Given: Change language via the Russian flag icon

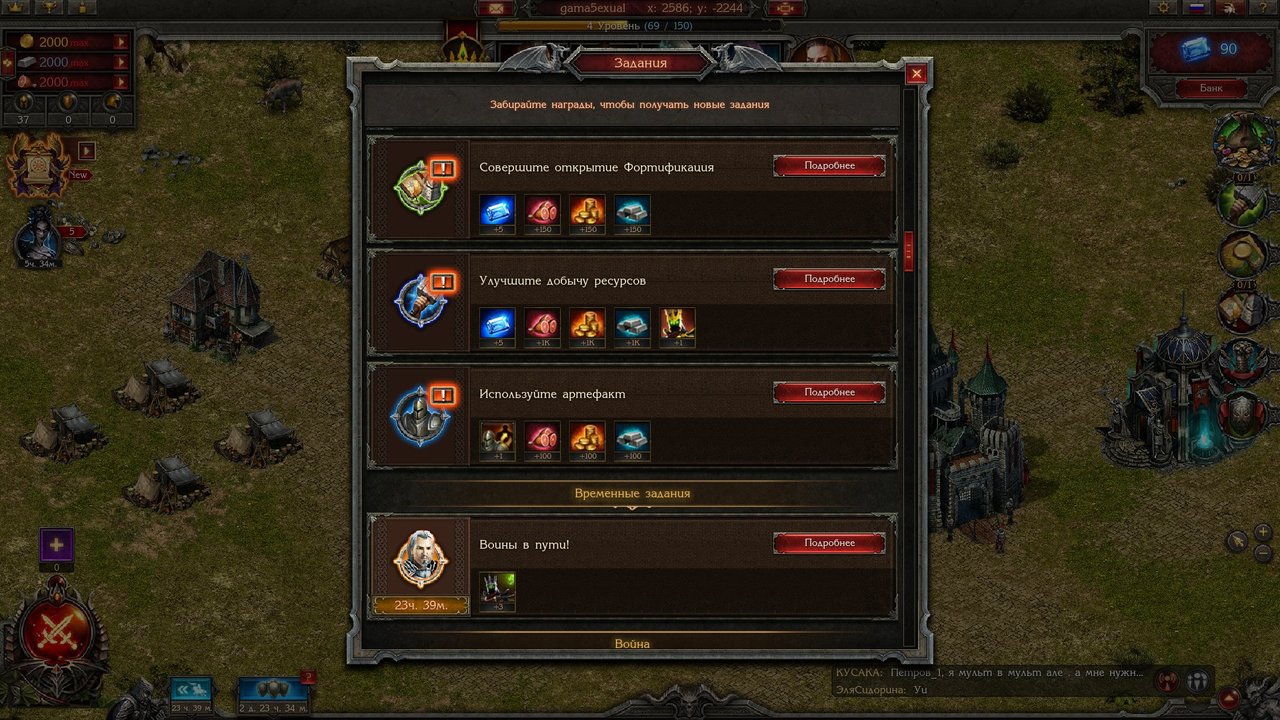Looking at the screenshot, I should click(1196, 8).
